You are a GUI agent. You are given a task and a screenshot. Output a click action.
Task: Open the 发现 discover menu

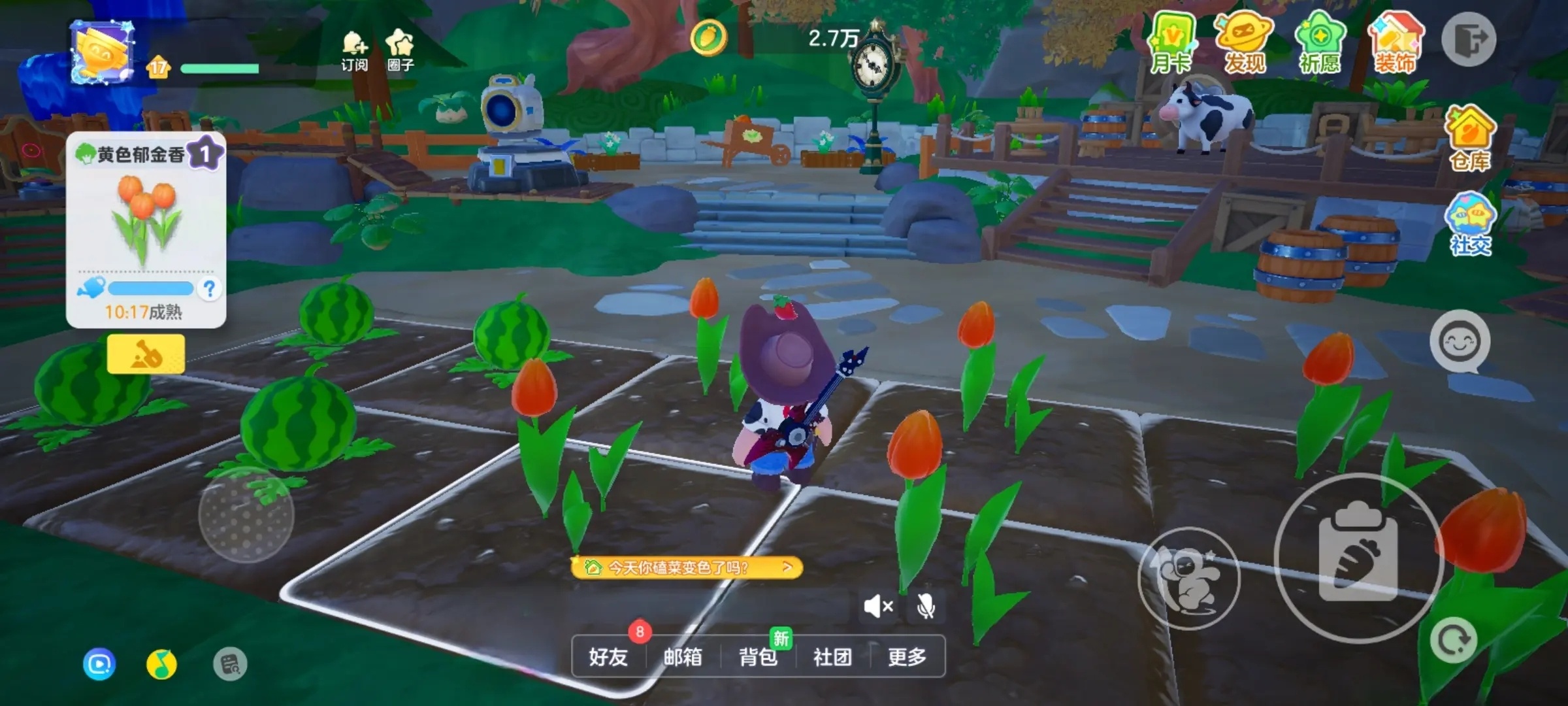(1245, 43)
